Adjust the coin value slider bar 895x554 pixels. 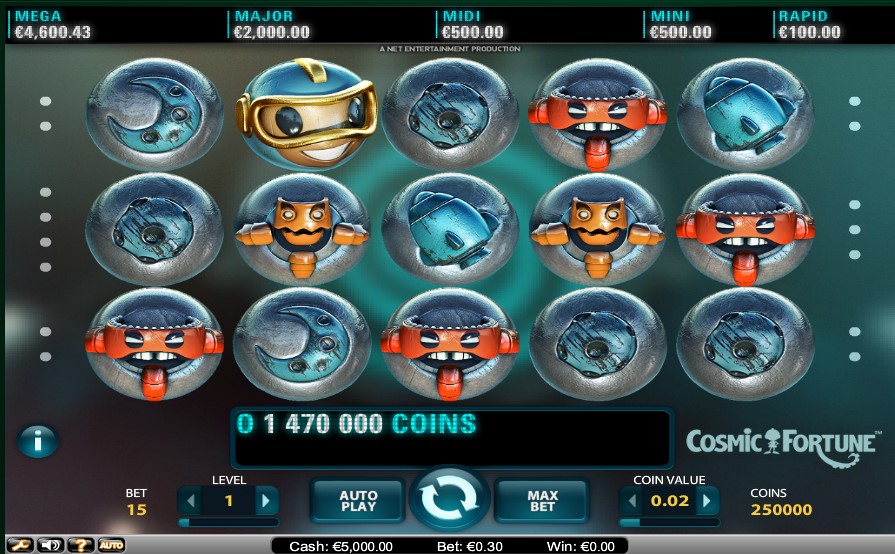pyautogui.click(x=669, y=522)
